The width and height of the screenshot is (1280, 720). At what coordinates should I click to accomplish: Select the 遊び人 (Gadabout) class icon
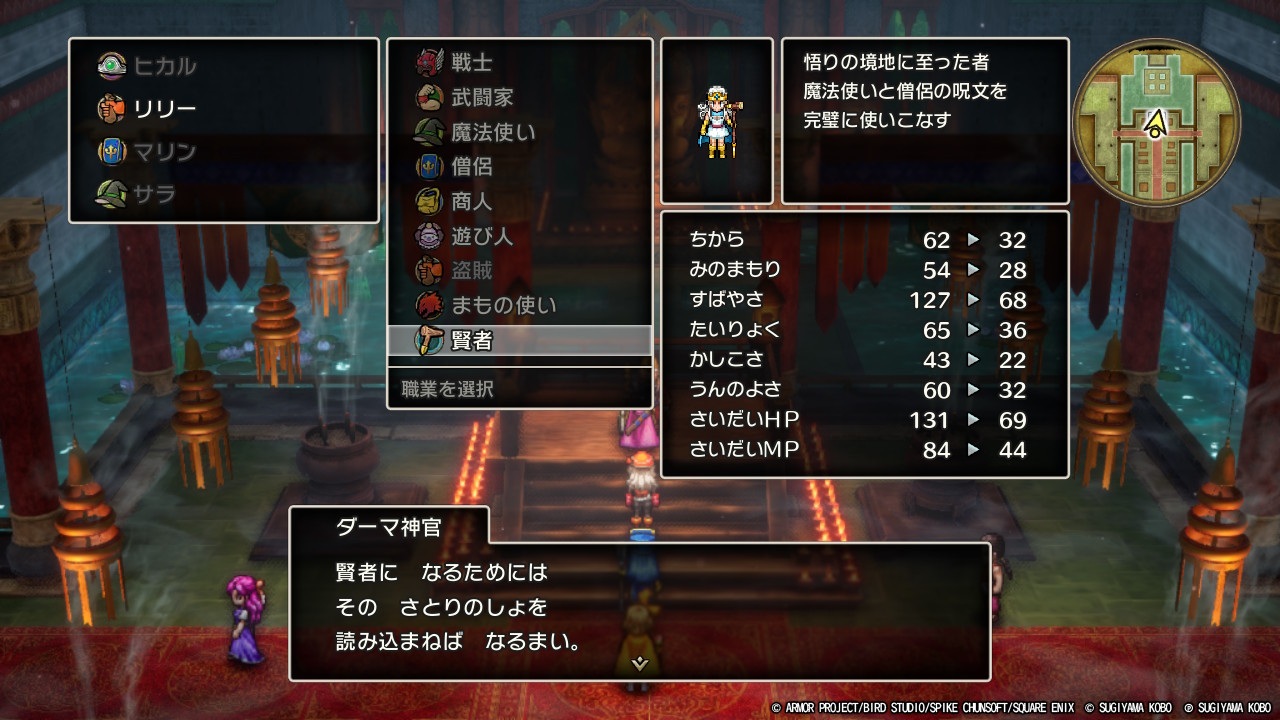[430, 236]
